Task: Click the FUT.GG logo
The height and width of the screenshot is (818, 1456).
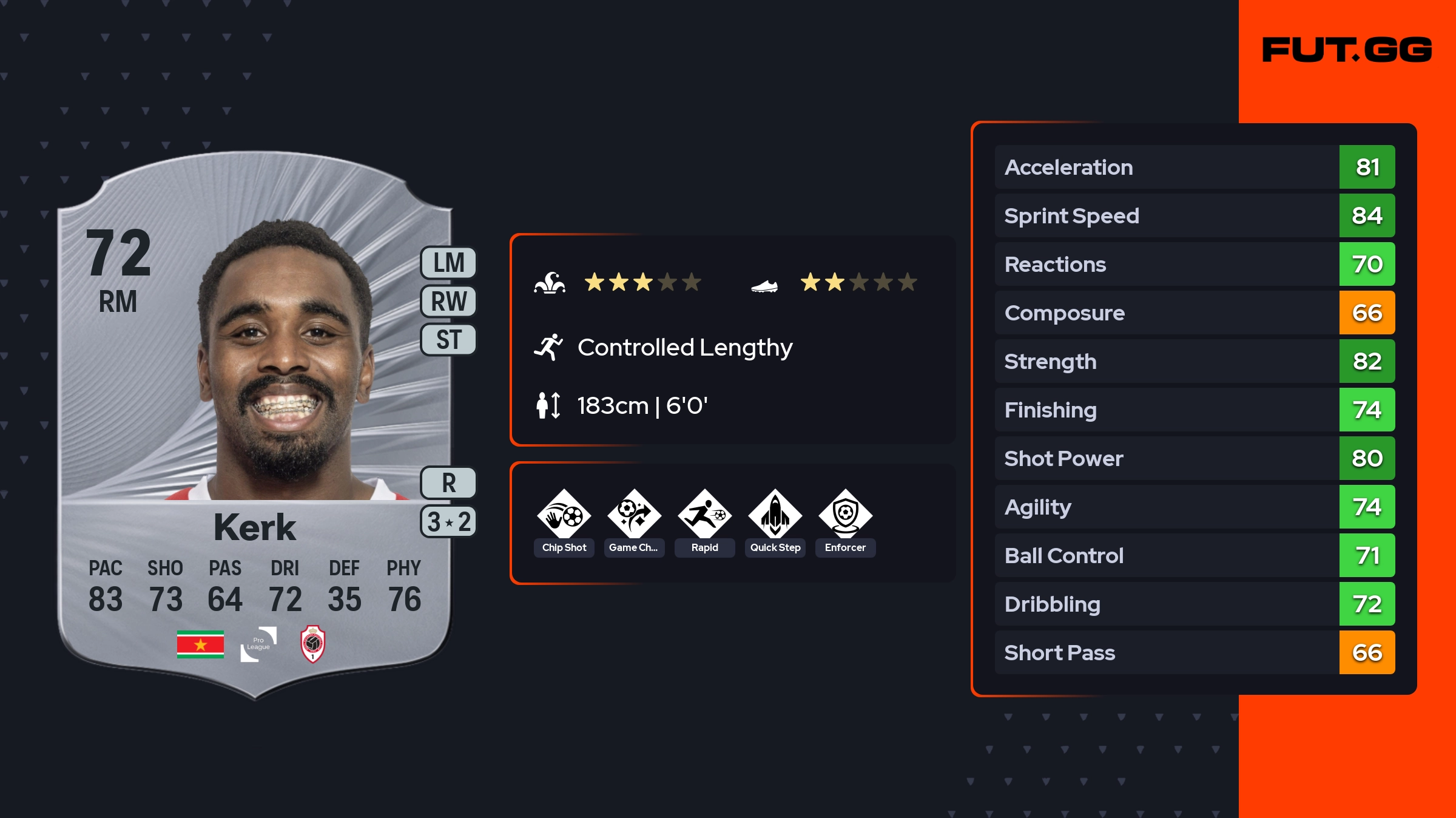Action: pos(1347,50)
